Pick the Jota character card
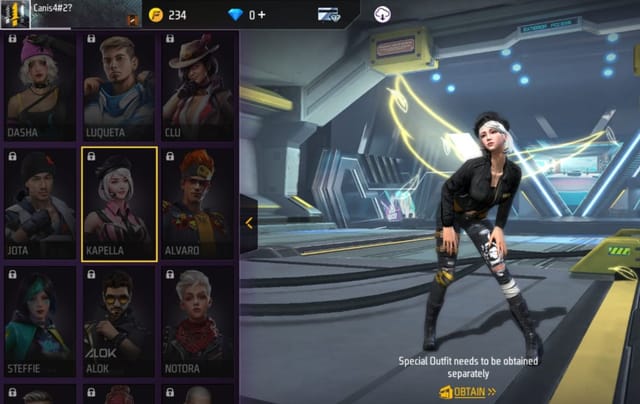Screen dimensions: 640x404 pyautogui.click(x=39, y=204)
